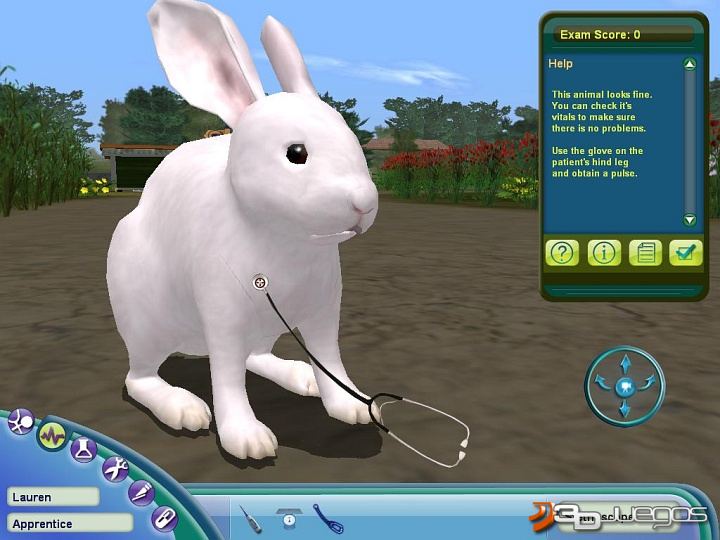
Task: Switch to the vitals heartbeat category
Action: [52, 435]
